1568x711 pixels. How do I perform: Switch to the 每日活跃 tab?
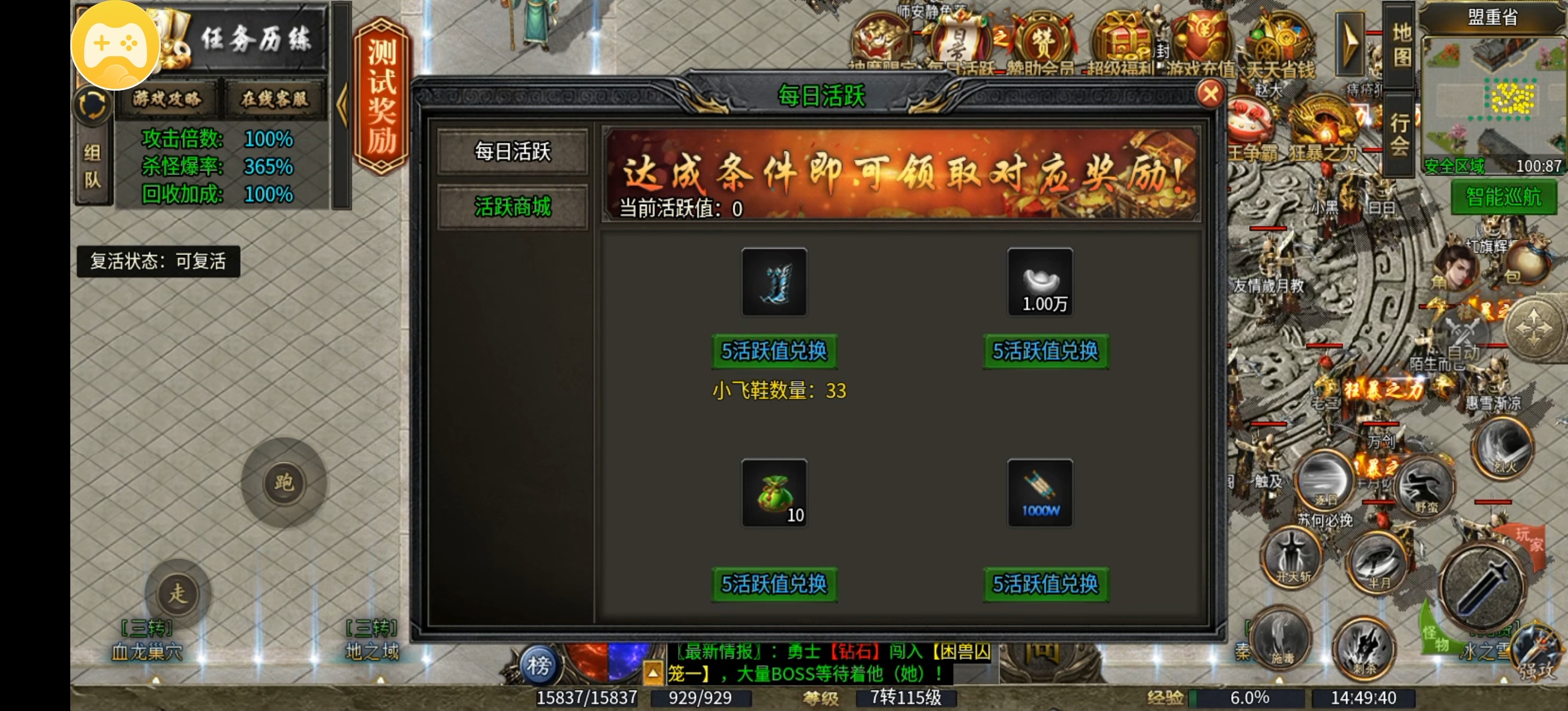click(512, 151)
